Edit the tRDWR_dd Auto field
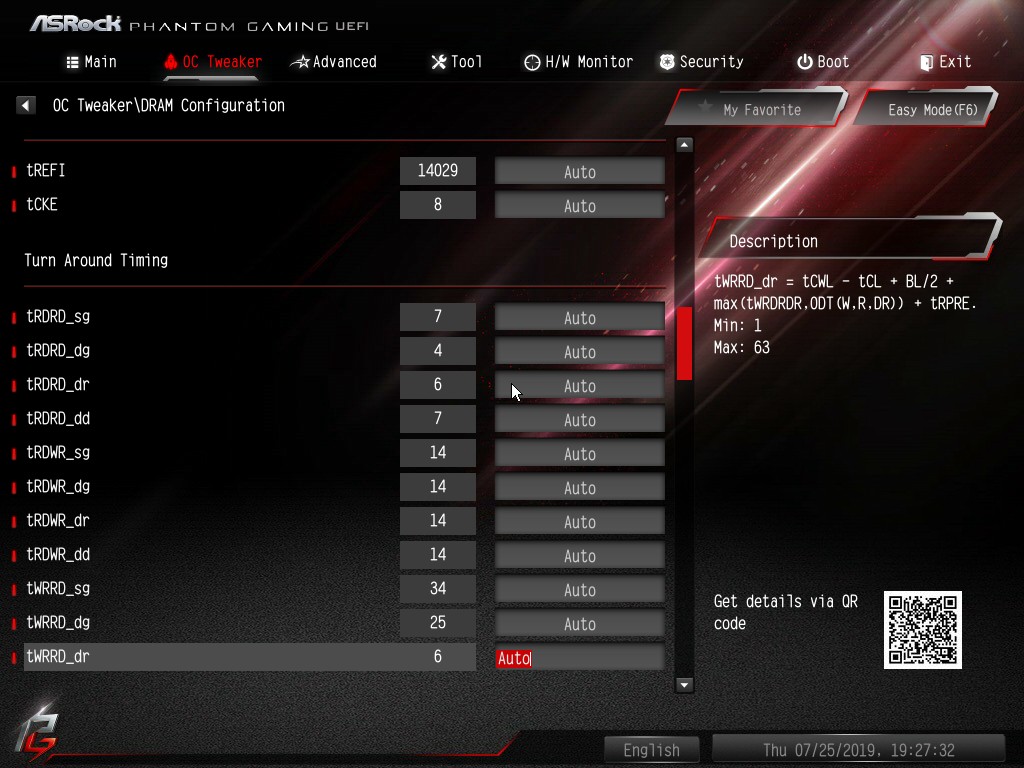Image resolution: width=1024 pixels, height=768 pixels. click(x=580, y=556)
